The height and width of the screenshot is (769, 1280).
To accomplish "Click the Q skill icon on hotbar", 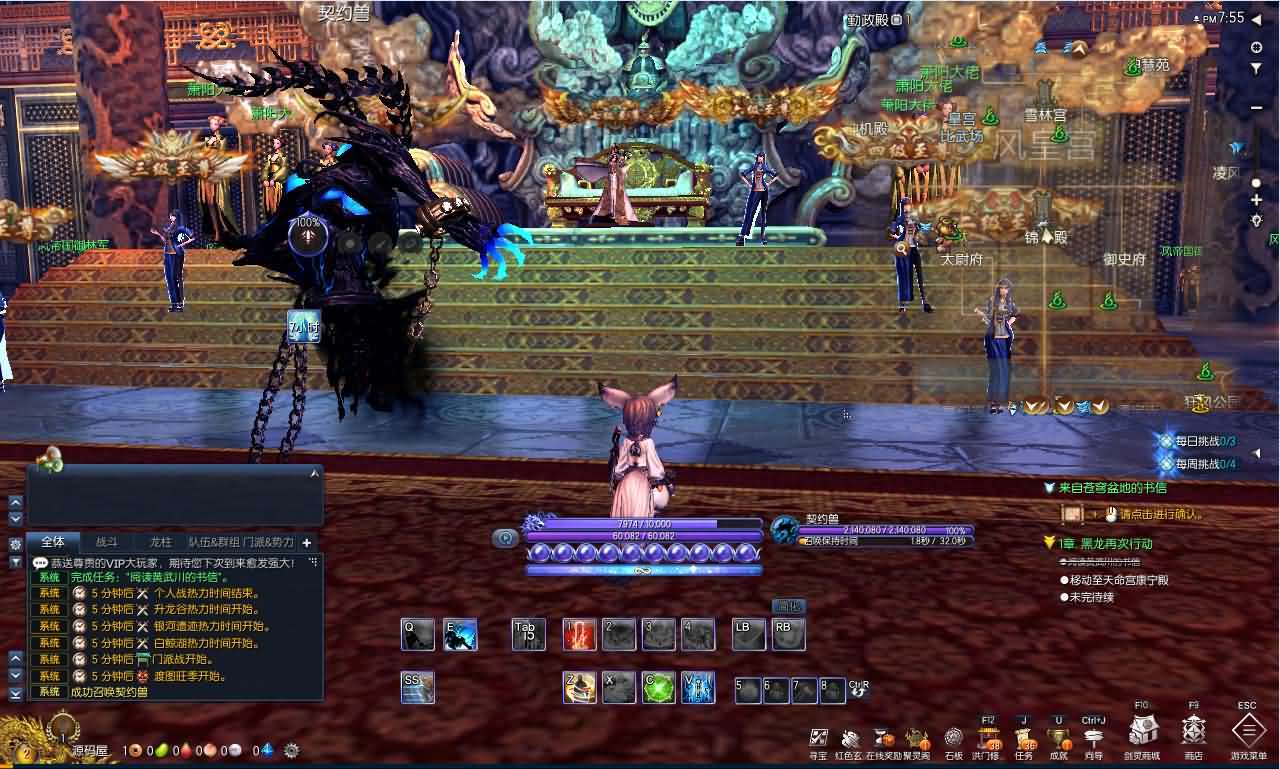I will (417, 634).
